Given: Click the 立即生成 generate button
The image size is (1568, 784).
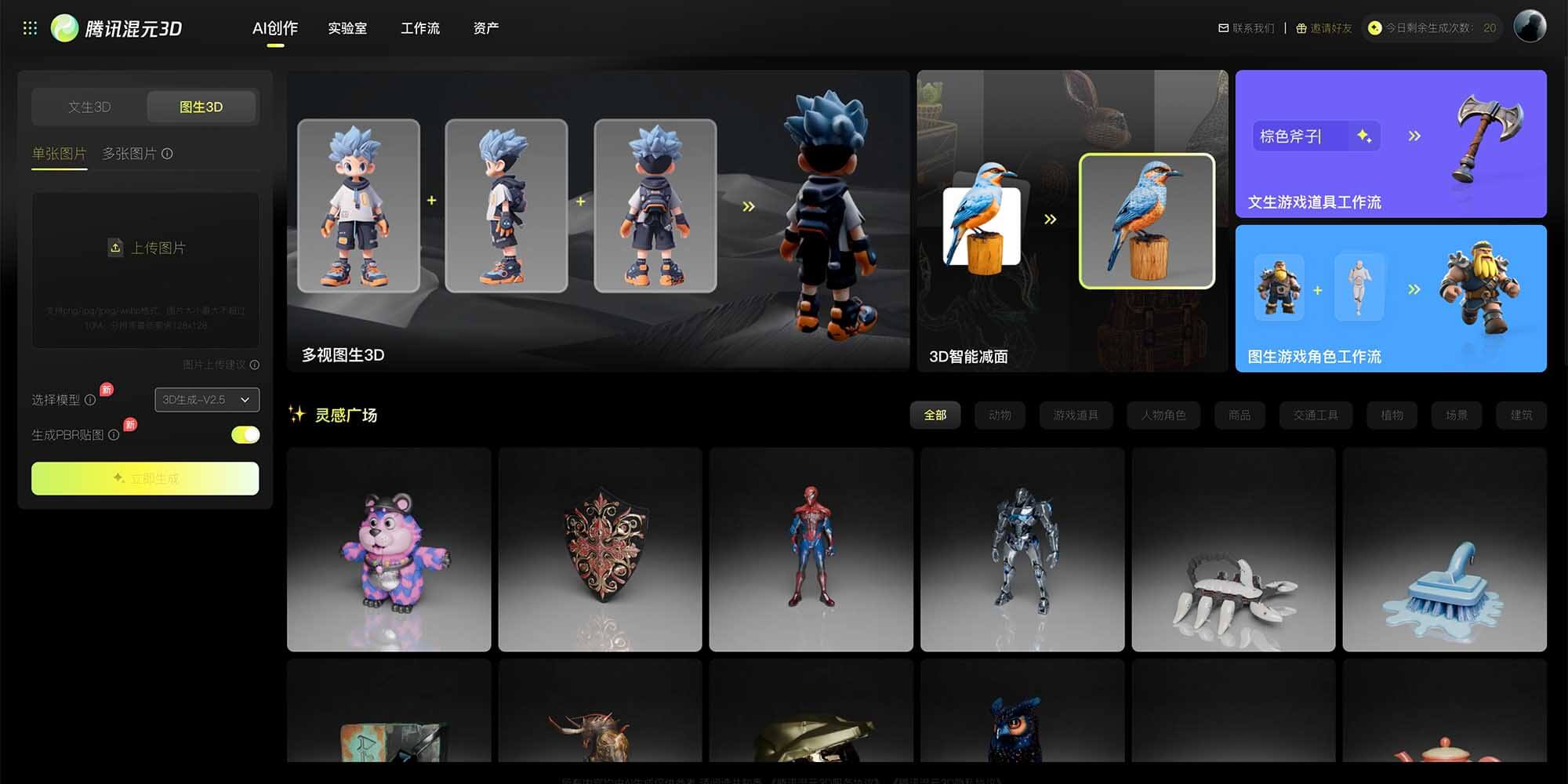Looking at the screenshot, I should 144,478.
